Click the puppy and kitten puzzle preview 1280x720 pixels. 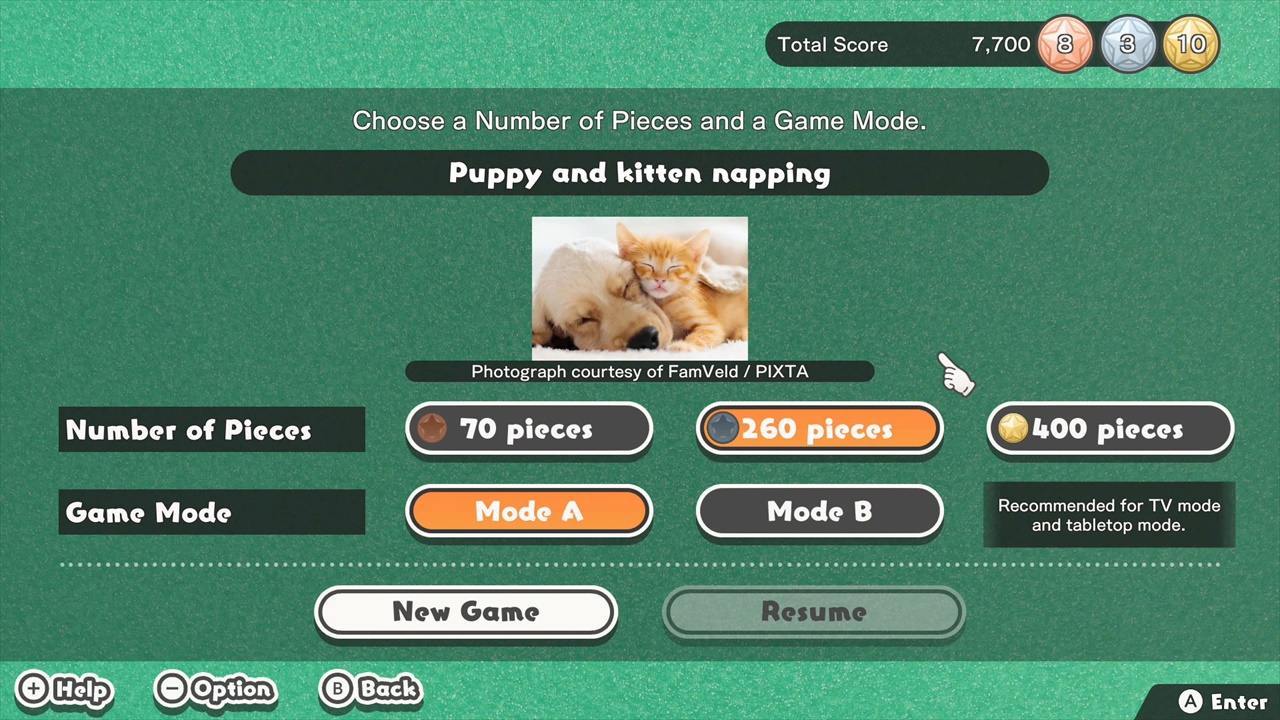pos(640,288)
